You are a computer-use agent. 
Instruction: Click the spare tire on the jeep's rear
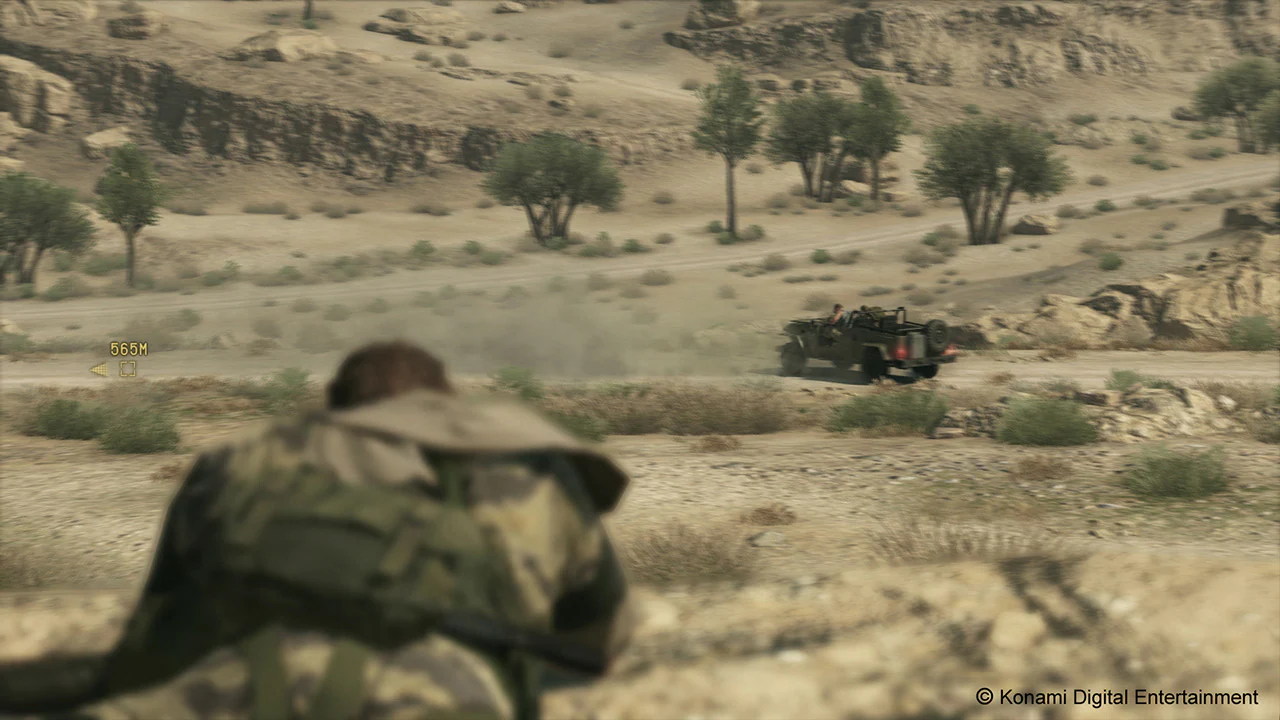pos(938,332)
